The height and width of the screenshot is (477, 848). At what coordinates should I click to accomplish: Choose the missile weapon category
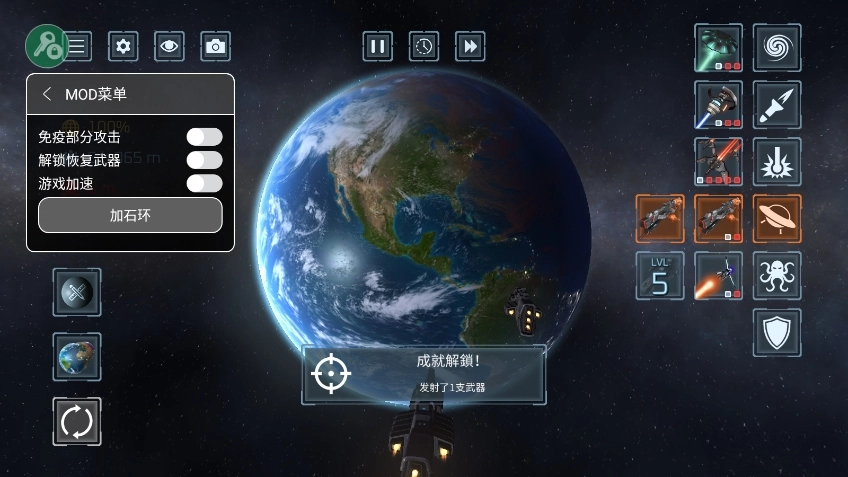click(x=777, y=105)
